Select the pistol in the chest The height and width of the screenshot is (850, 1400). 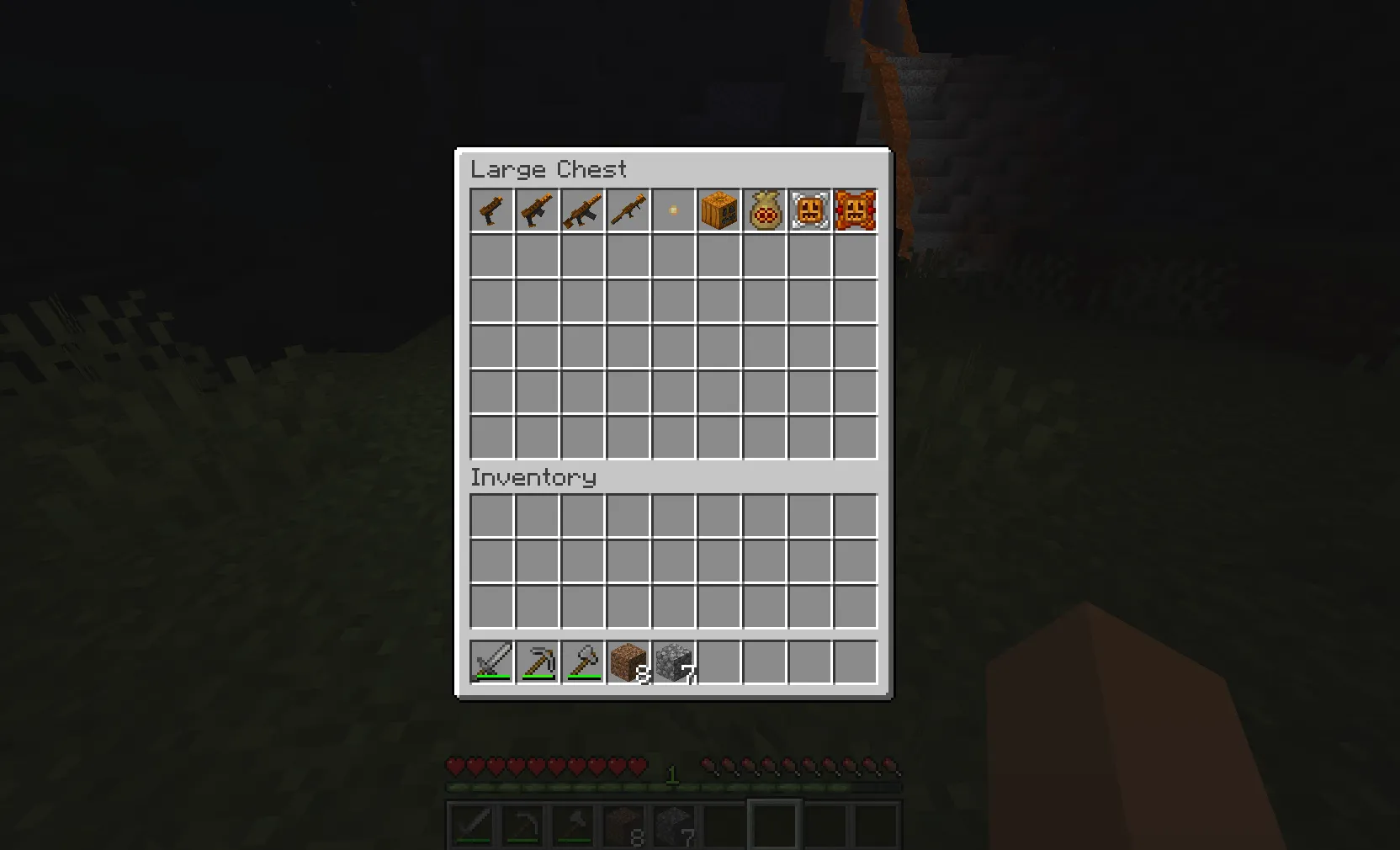[x=491, y=210]
